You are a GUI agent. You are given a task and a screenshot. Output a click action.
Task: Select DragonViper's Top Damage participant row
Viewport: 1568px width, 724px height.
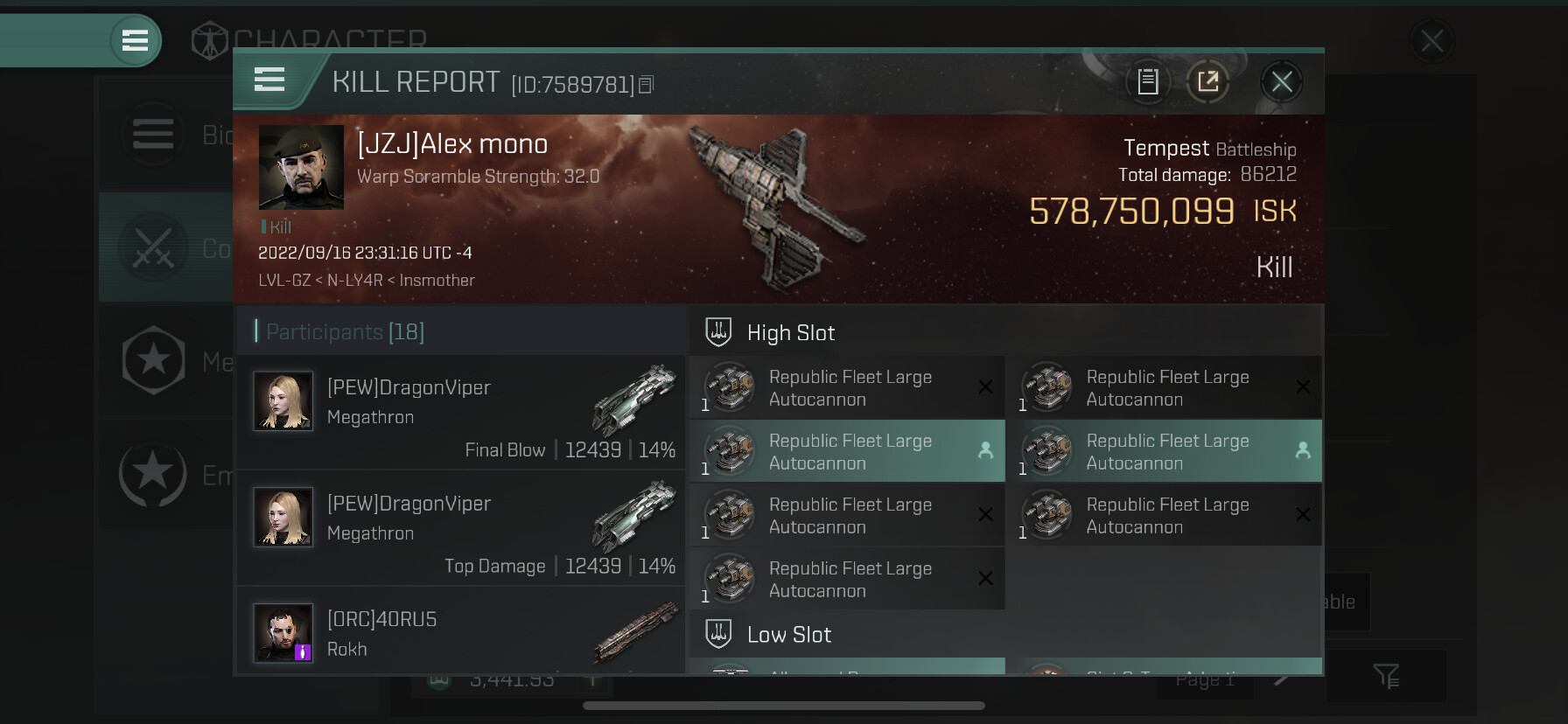(461, 528)
